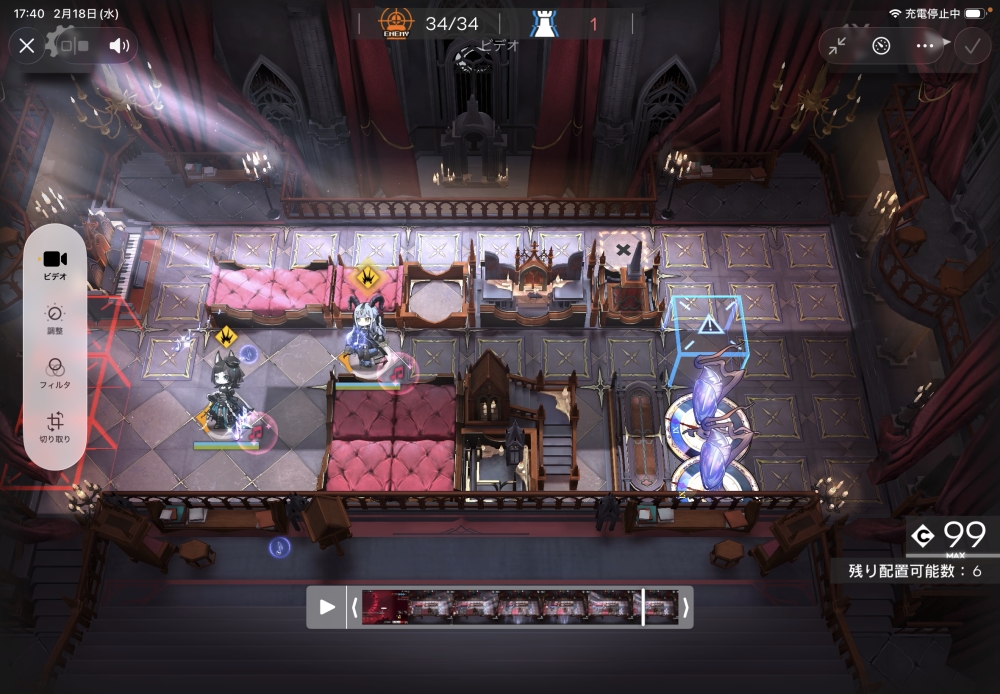The image size is (1000, 694).
Task: Open the 切り取り crop tool
Action: click(x=55, y=428)
